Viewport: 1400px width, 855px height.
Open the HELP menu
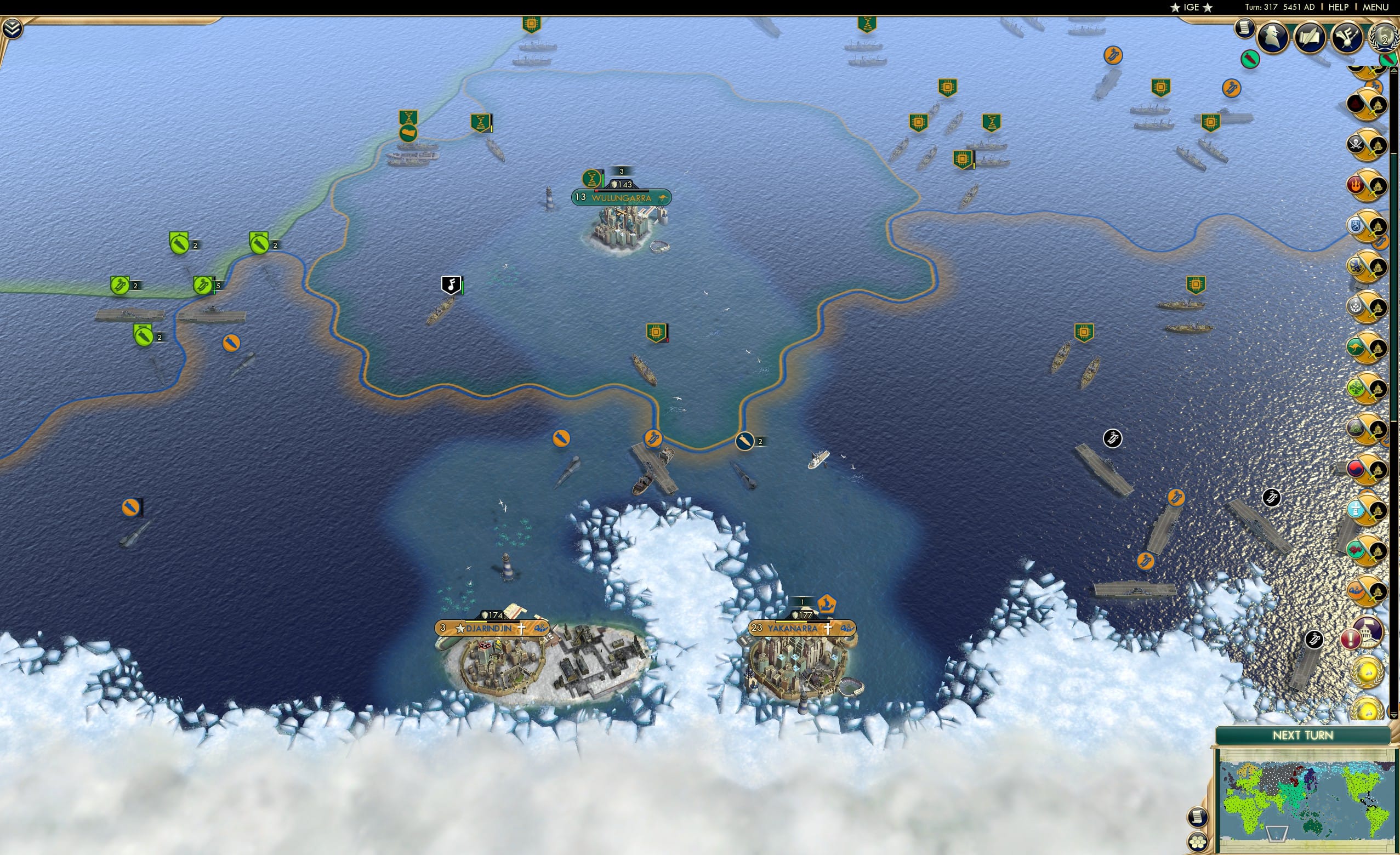point(1339,7)
